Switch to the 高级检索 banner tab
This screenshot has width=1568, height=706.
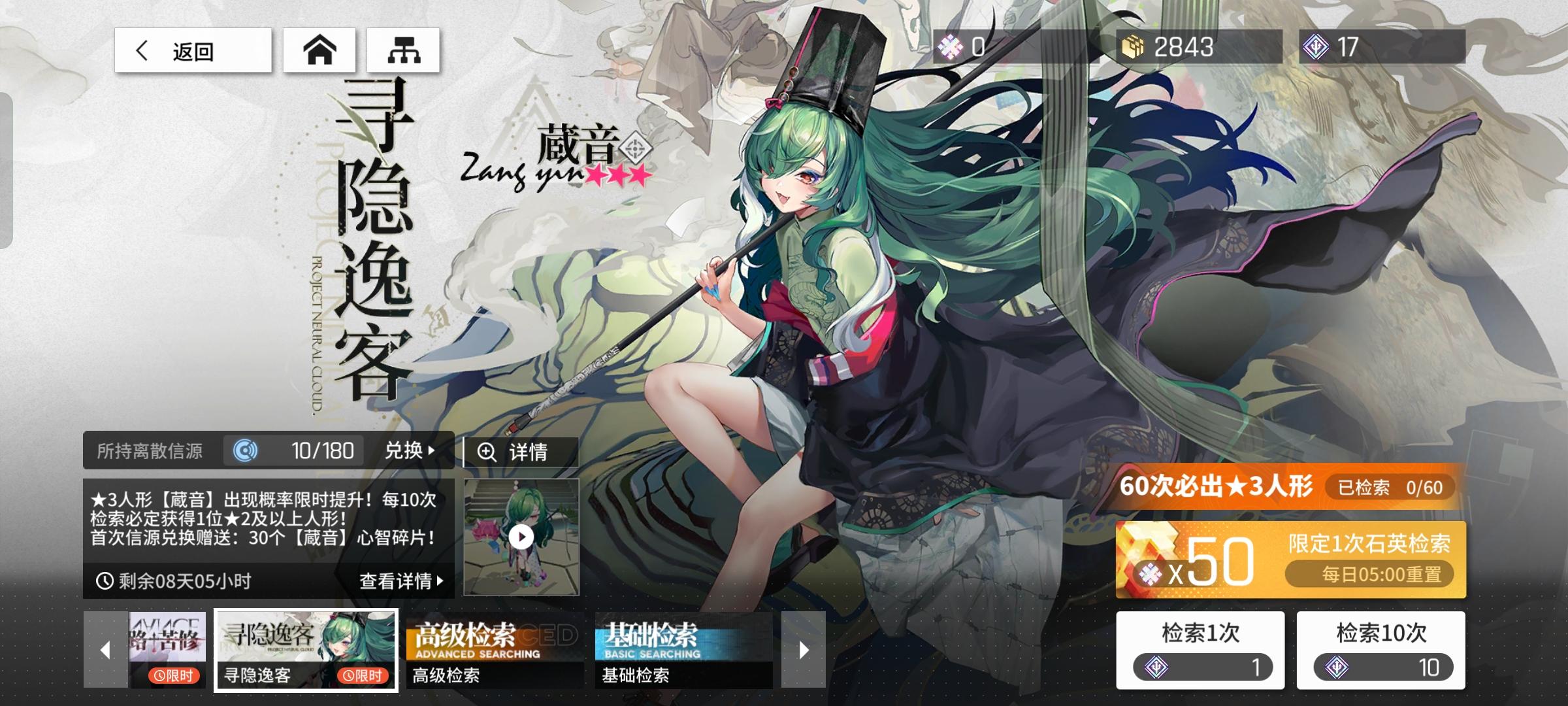[493, 647]
